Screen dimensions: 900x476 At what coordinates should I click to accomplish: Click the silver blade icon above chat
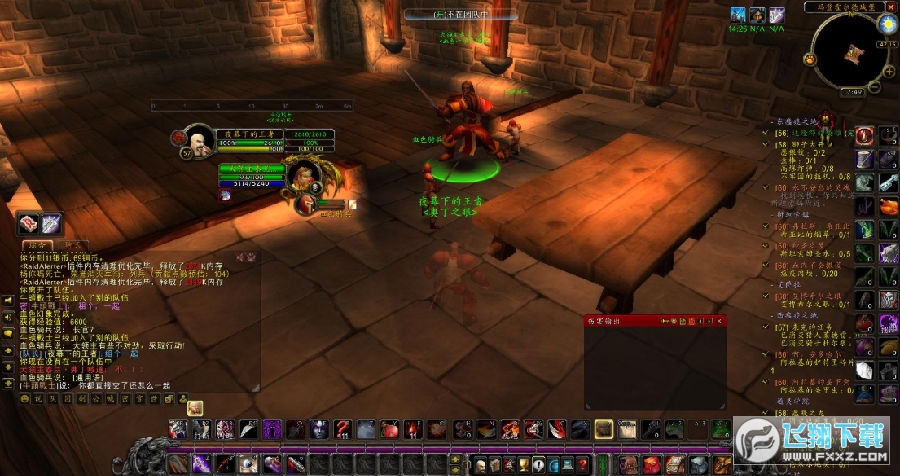coord(51,223)
